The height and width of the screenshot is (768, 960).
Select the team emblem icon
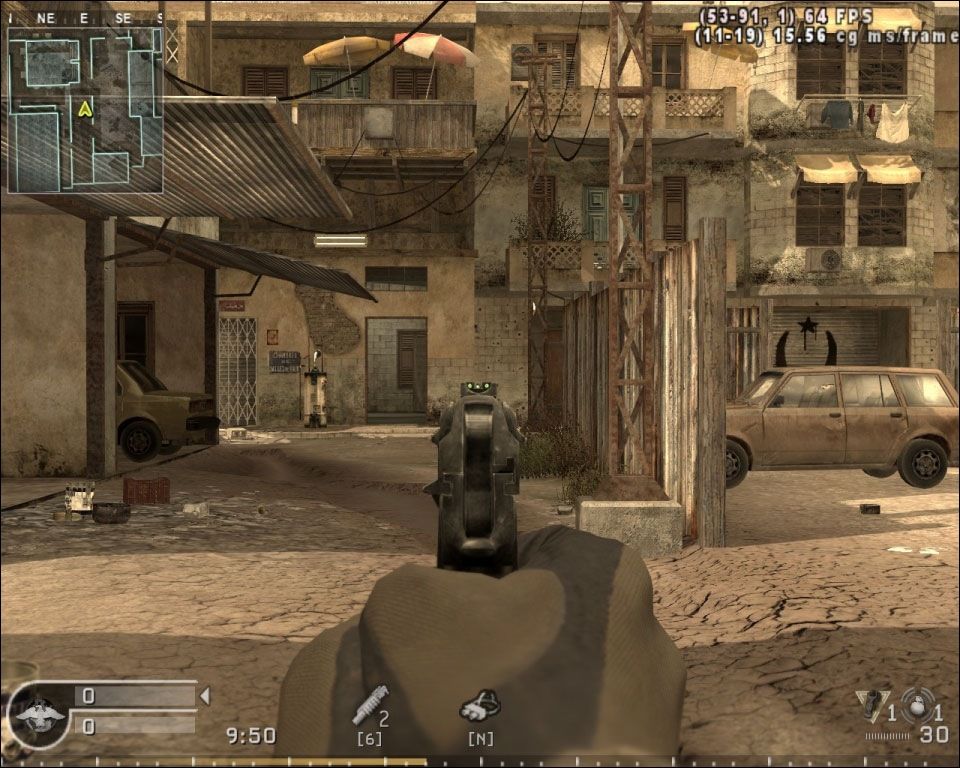[x=40, y=715]
